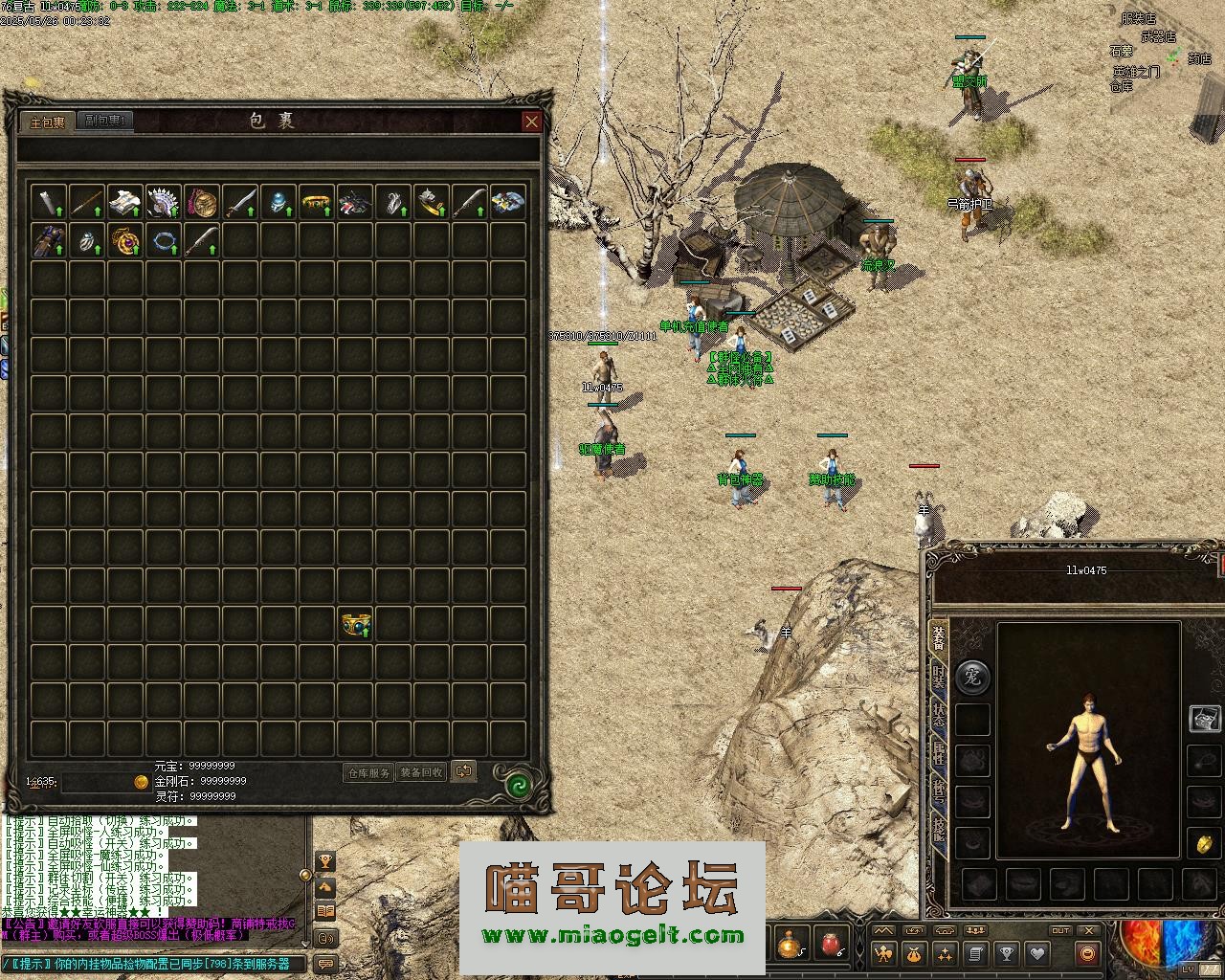Image resolution: width=1225 pixels, height=980 pixels.
Task: Click the 宠 pet button
Action: (972, 676)
